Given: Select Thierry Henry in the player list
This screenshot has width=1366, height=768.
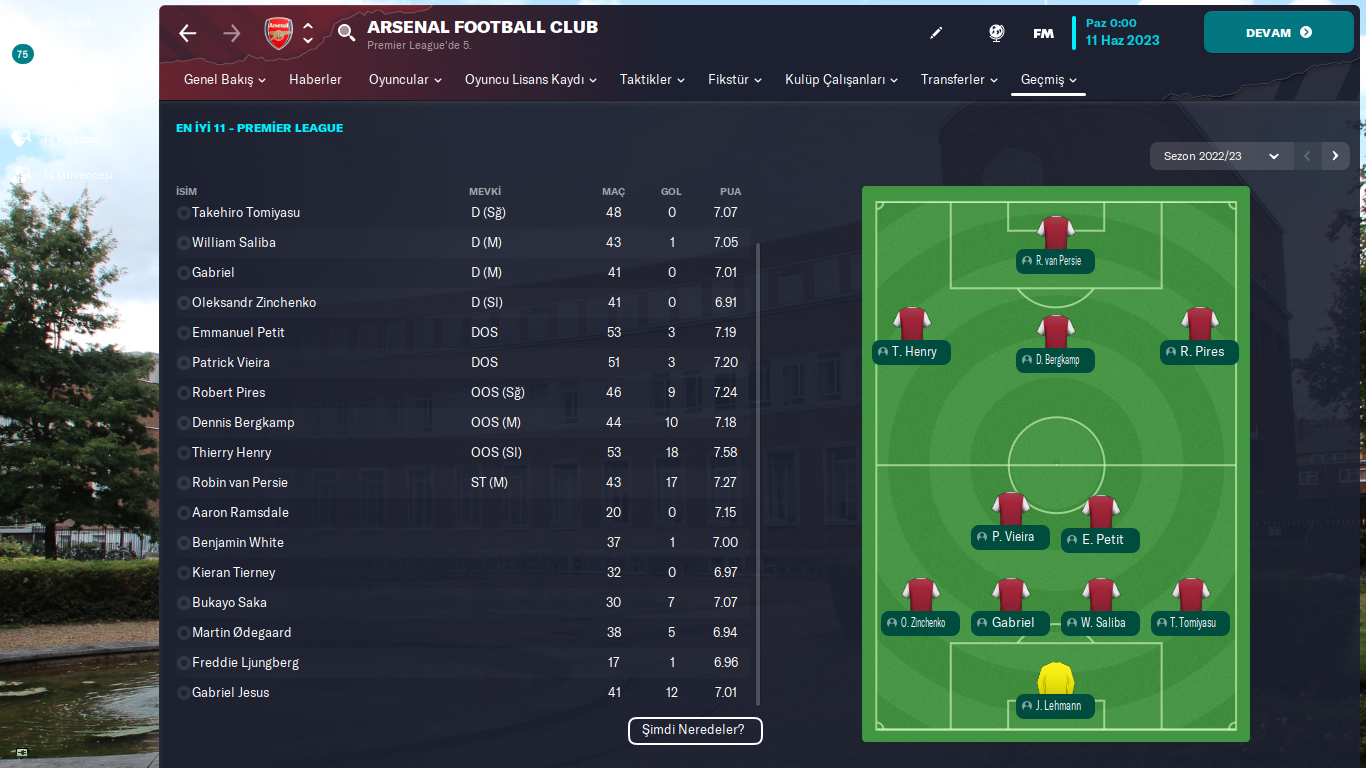Looking at the screenshot, I should click(x=231, y=453).
